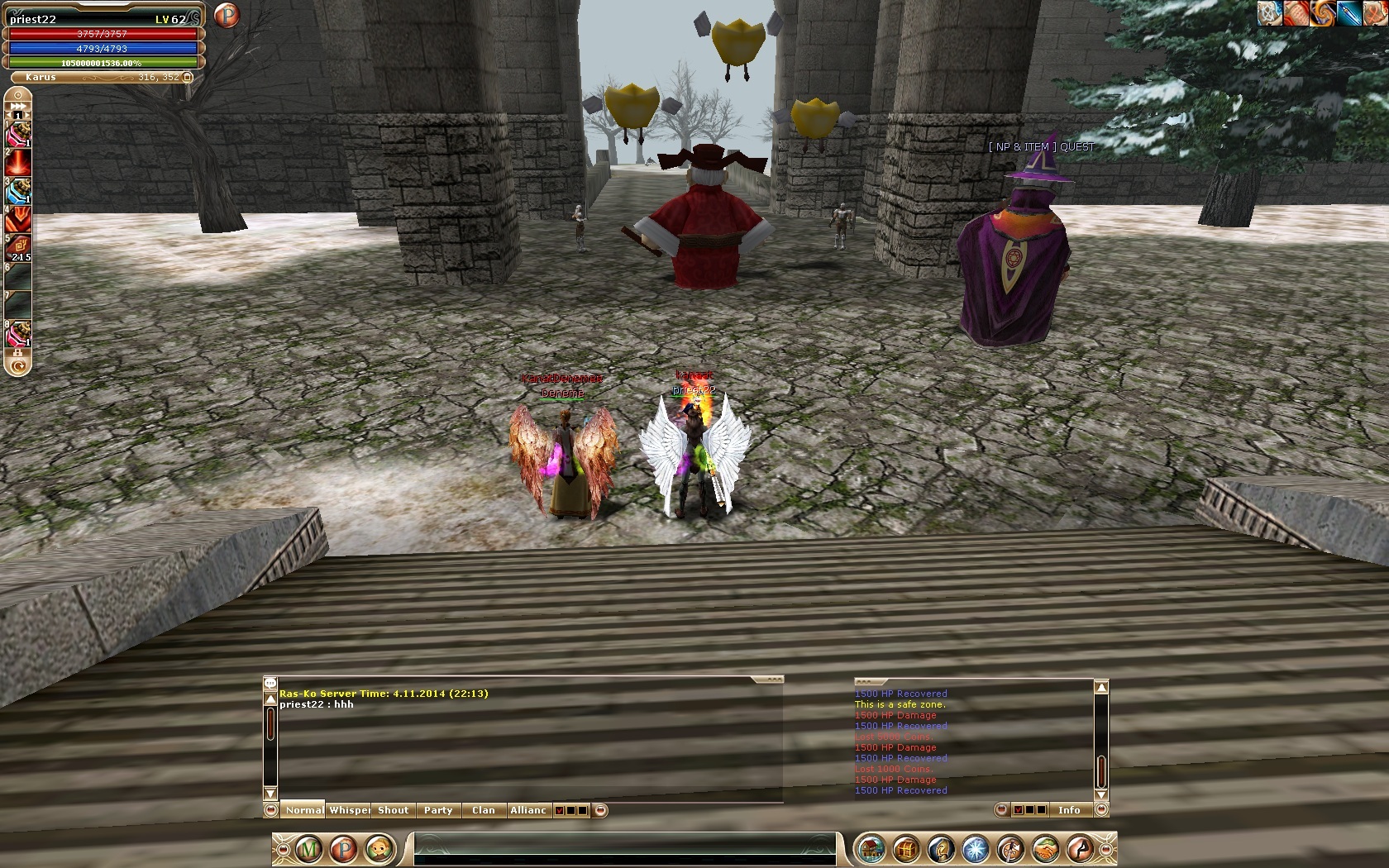Image resolution: width=1389 pixels, height=868 pixels.
Task: Activate the red beam skill in slot 2
Action: pos(18,163)
